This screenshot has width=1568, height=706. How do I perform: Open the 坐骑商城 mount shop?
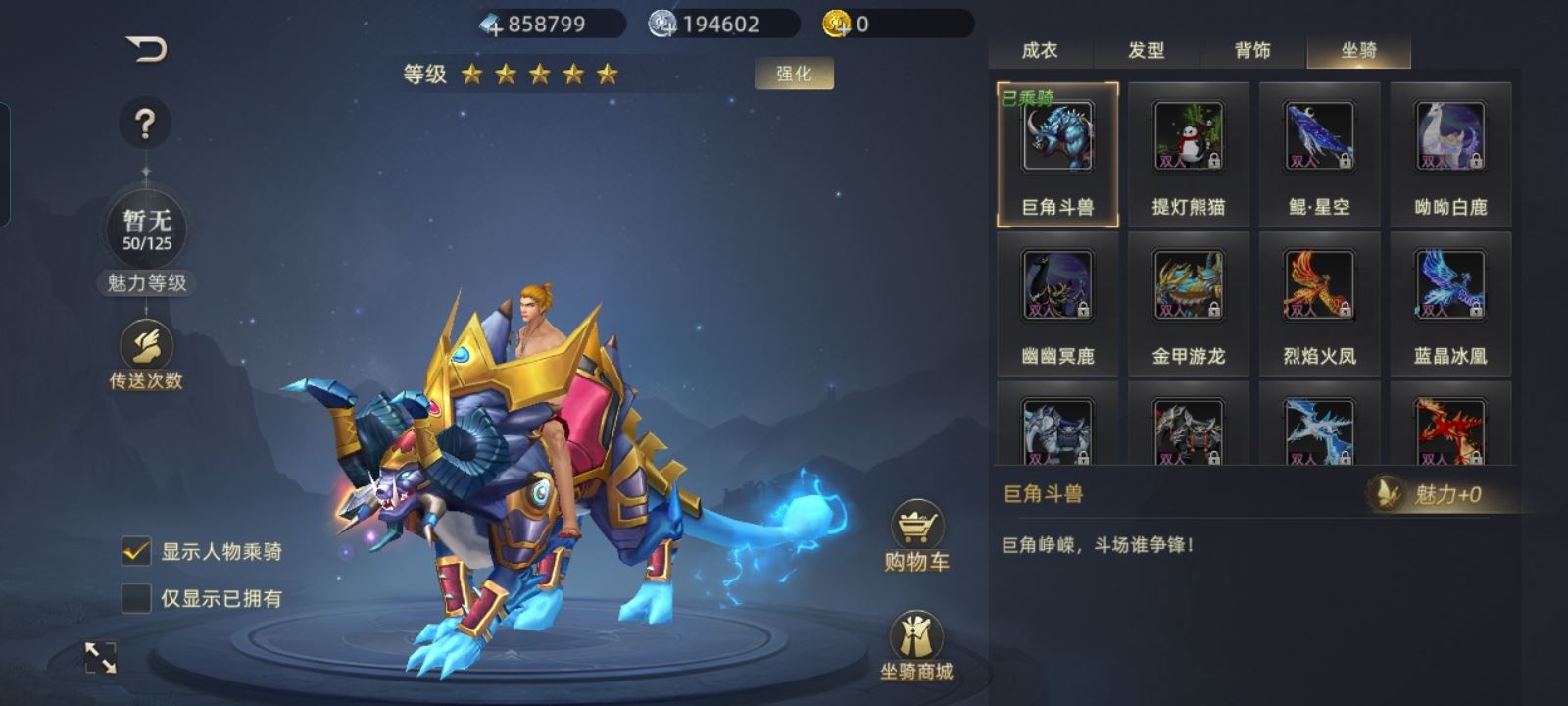click(916, 645)
